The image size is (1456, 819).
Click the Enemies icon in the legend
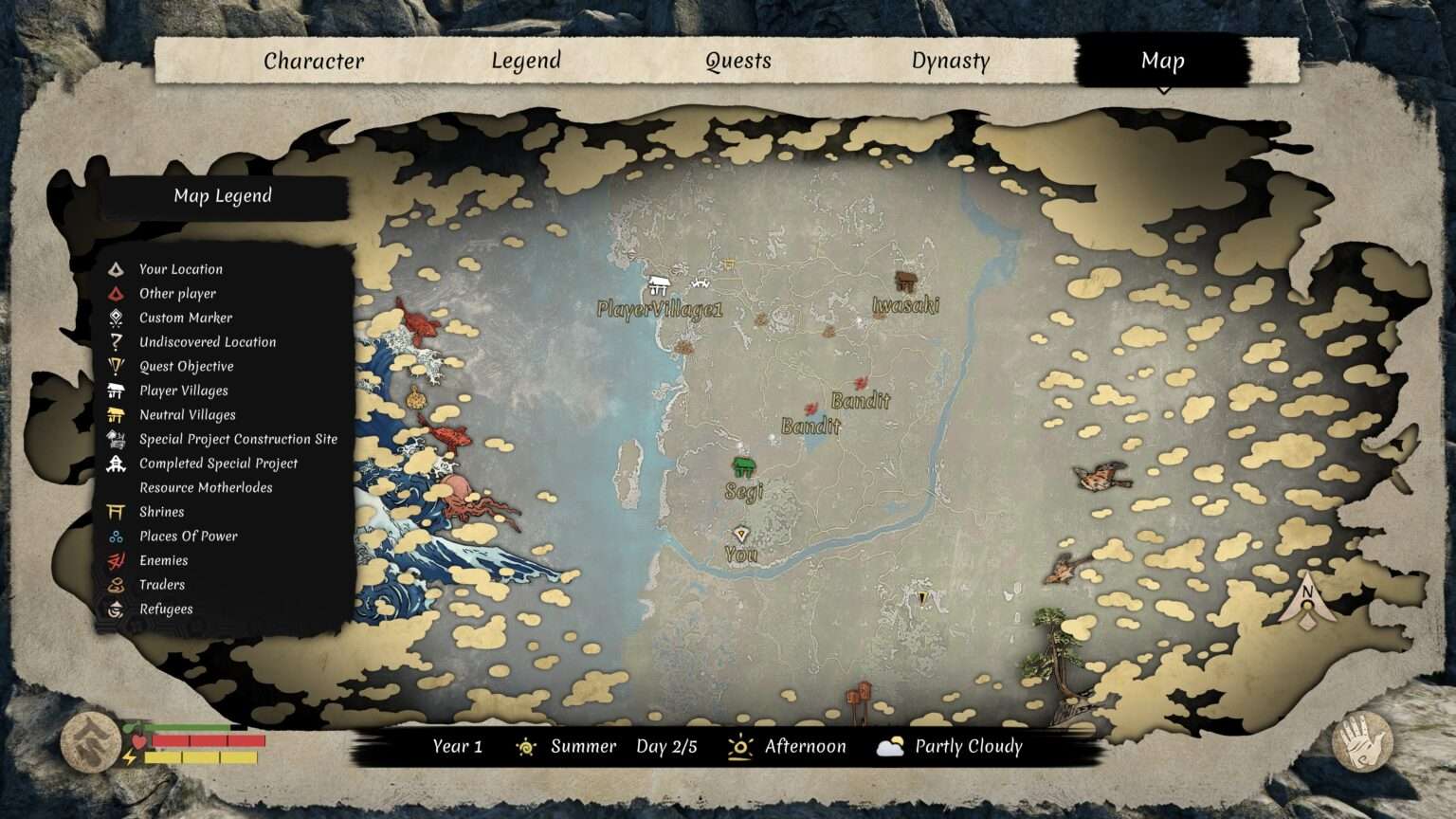(116, 560)
